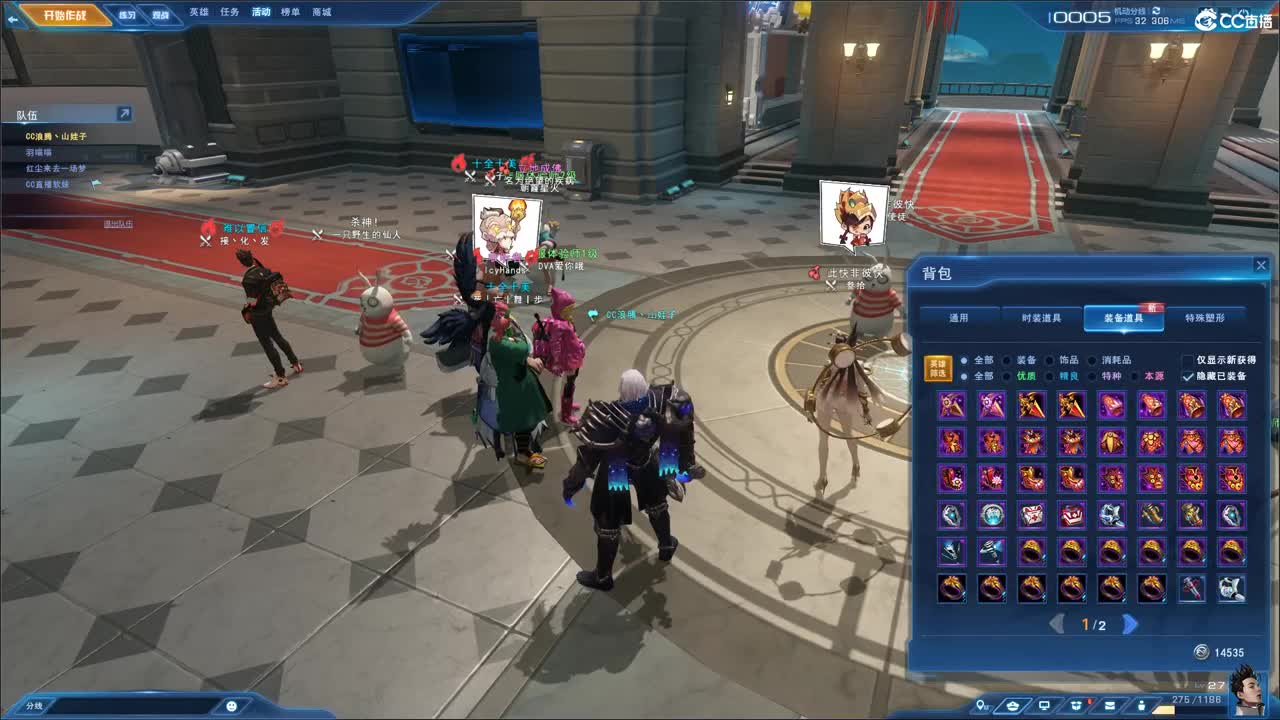Open the 英雄 heroes menu
This screenshot has width=1280, height=720.
point(199,12)
